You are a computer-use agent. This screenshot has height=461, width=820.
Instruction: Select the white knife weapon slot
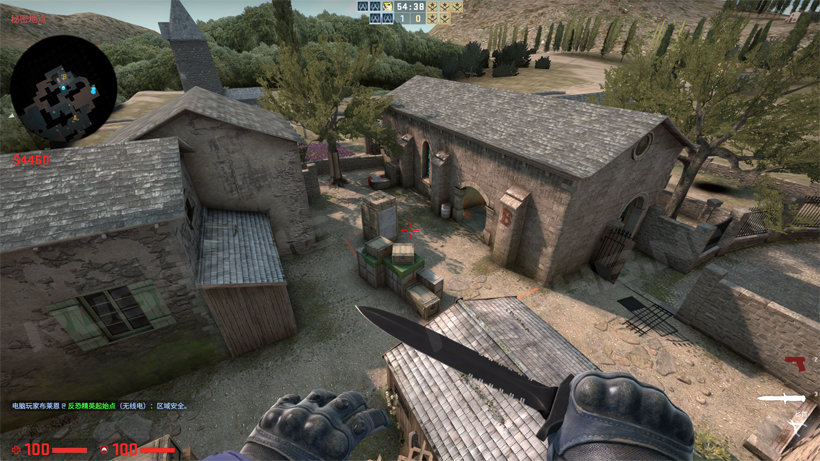click(x=781, y=399)
